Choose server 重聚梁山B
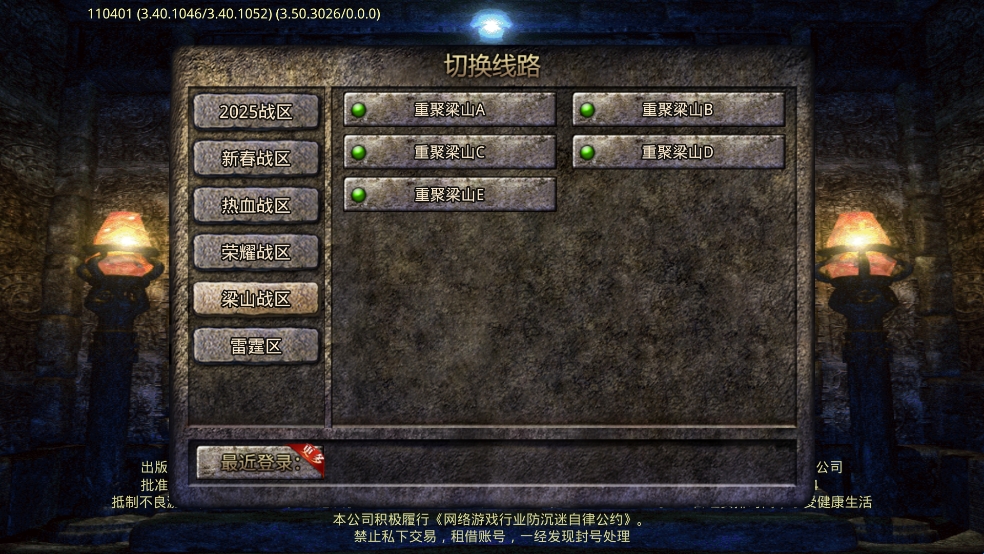984x554 pixels. (x=678, y=109)
